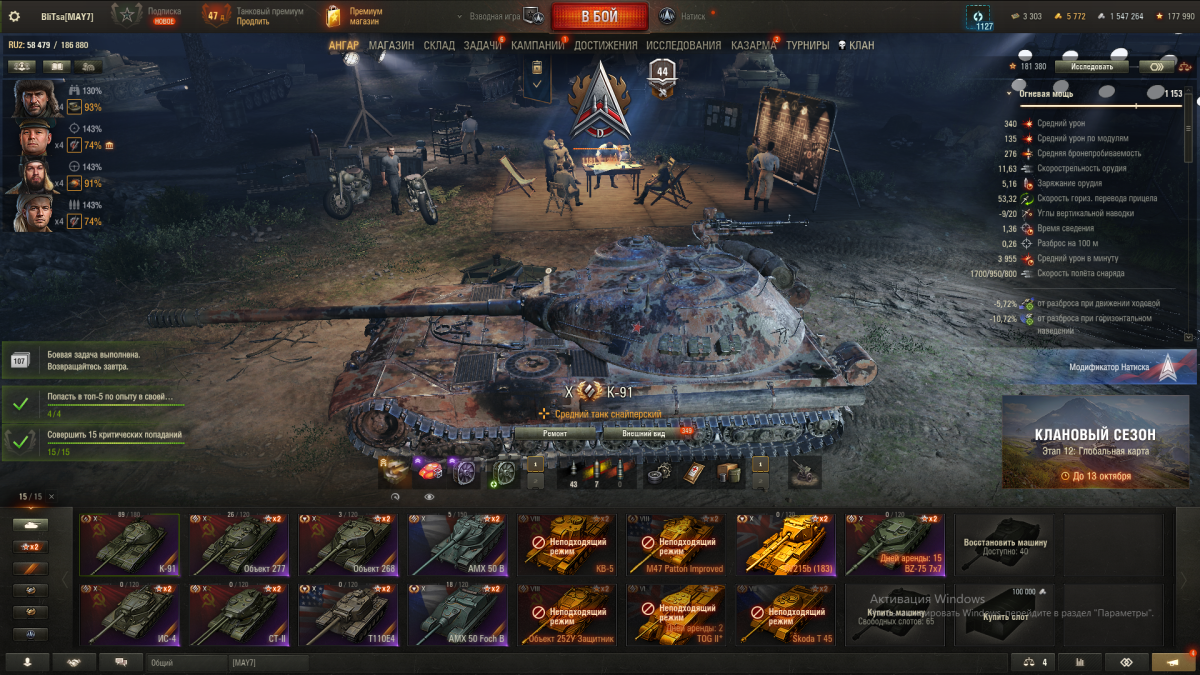This screenshot has height=675, width=1200.
Task: Select the ИС-4 tank in carousel
Action: pos(129,614)
